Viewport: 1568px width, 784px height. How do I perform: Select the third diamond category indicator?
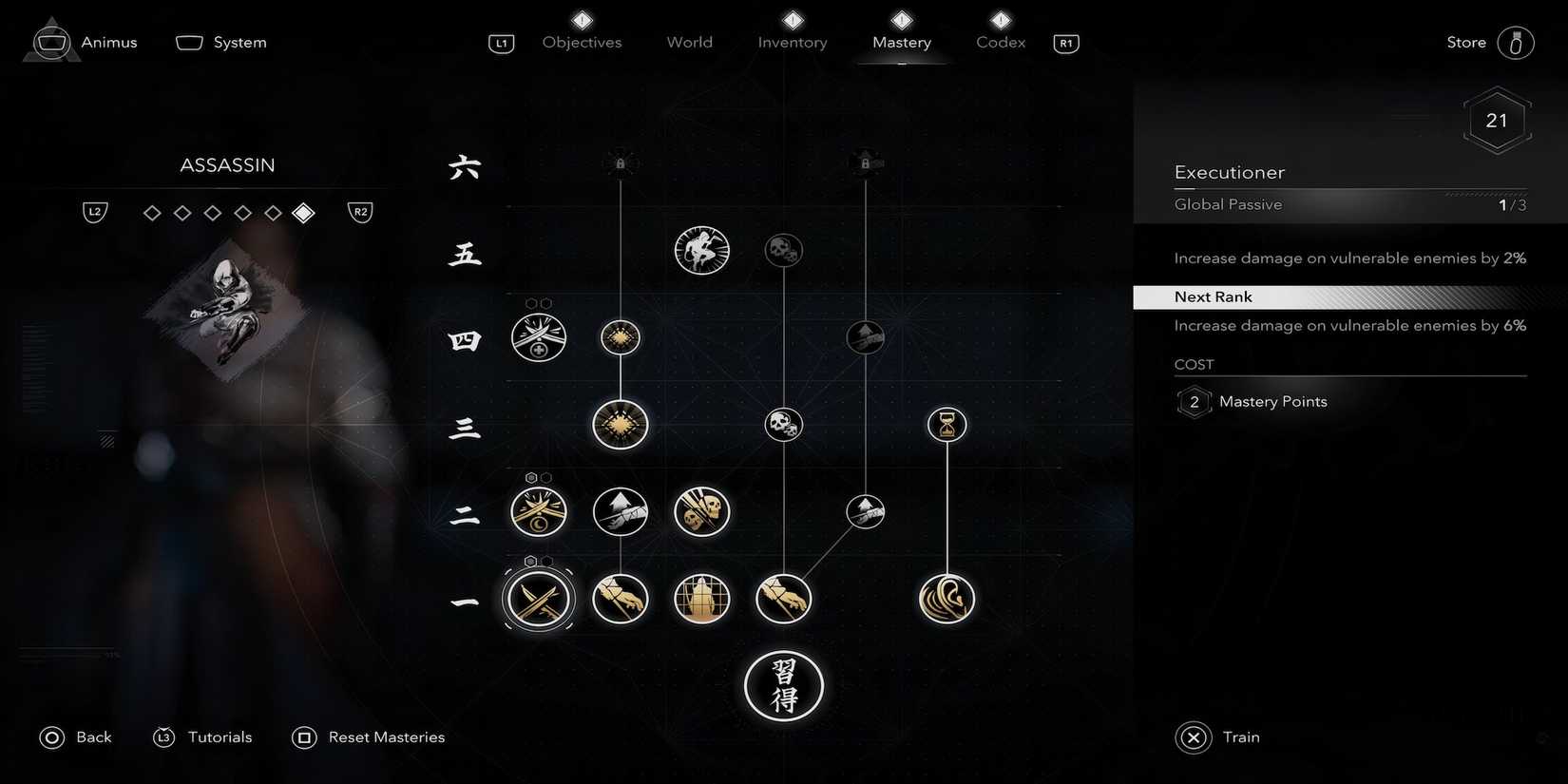tap(213, 213)
